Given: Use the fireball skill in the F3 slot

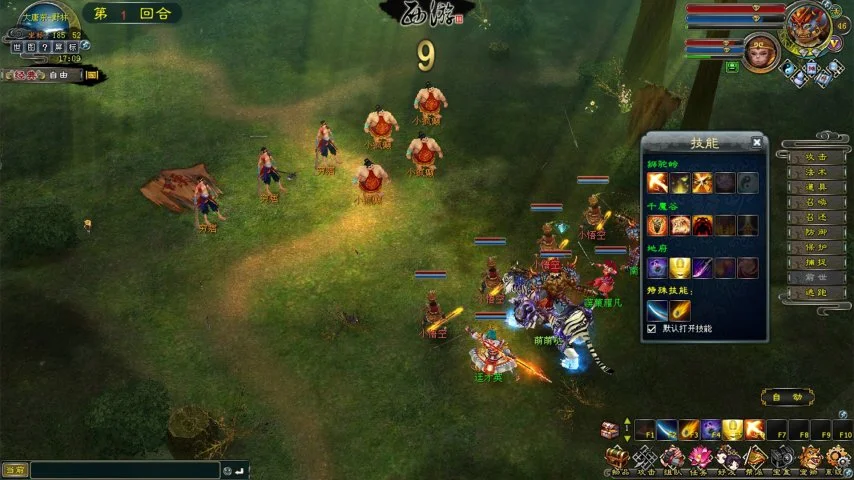Looking at the screenshot, I should pyautogui.click(x=689, y=429).
